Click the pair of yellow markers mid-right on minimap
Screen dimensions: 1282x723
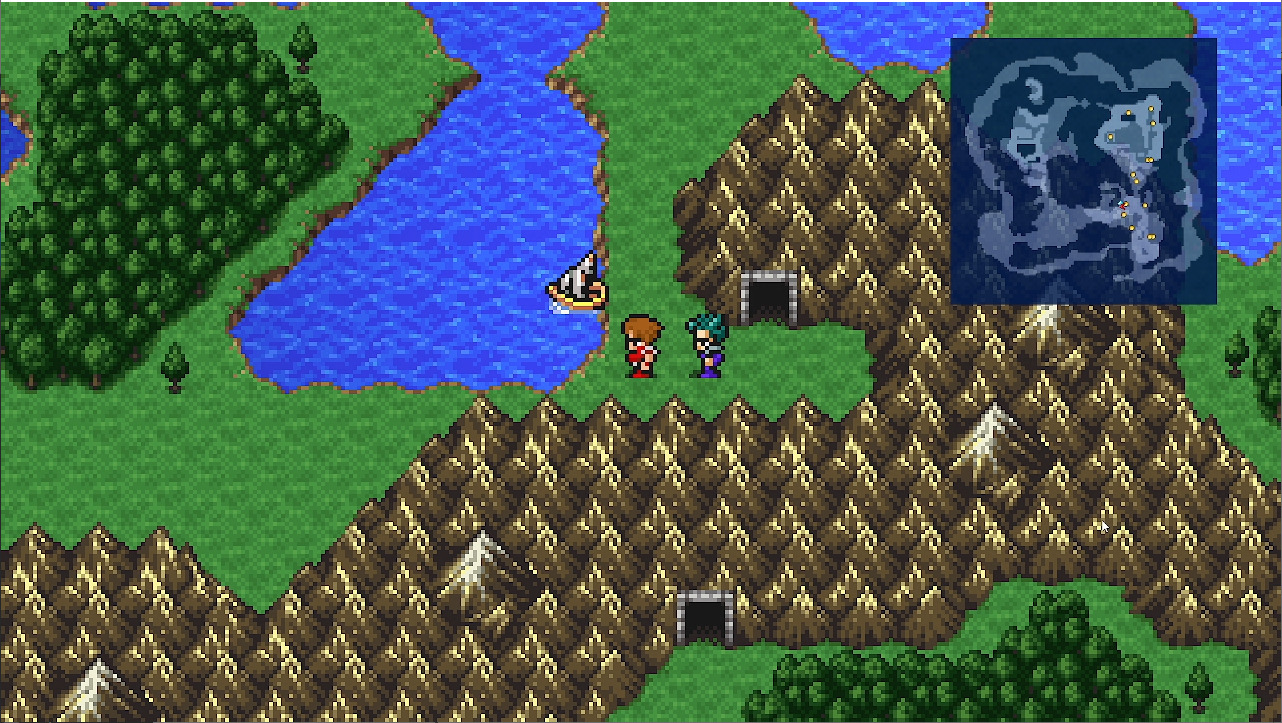[x=1147, y=161]
